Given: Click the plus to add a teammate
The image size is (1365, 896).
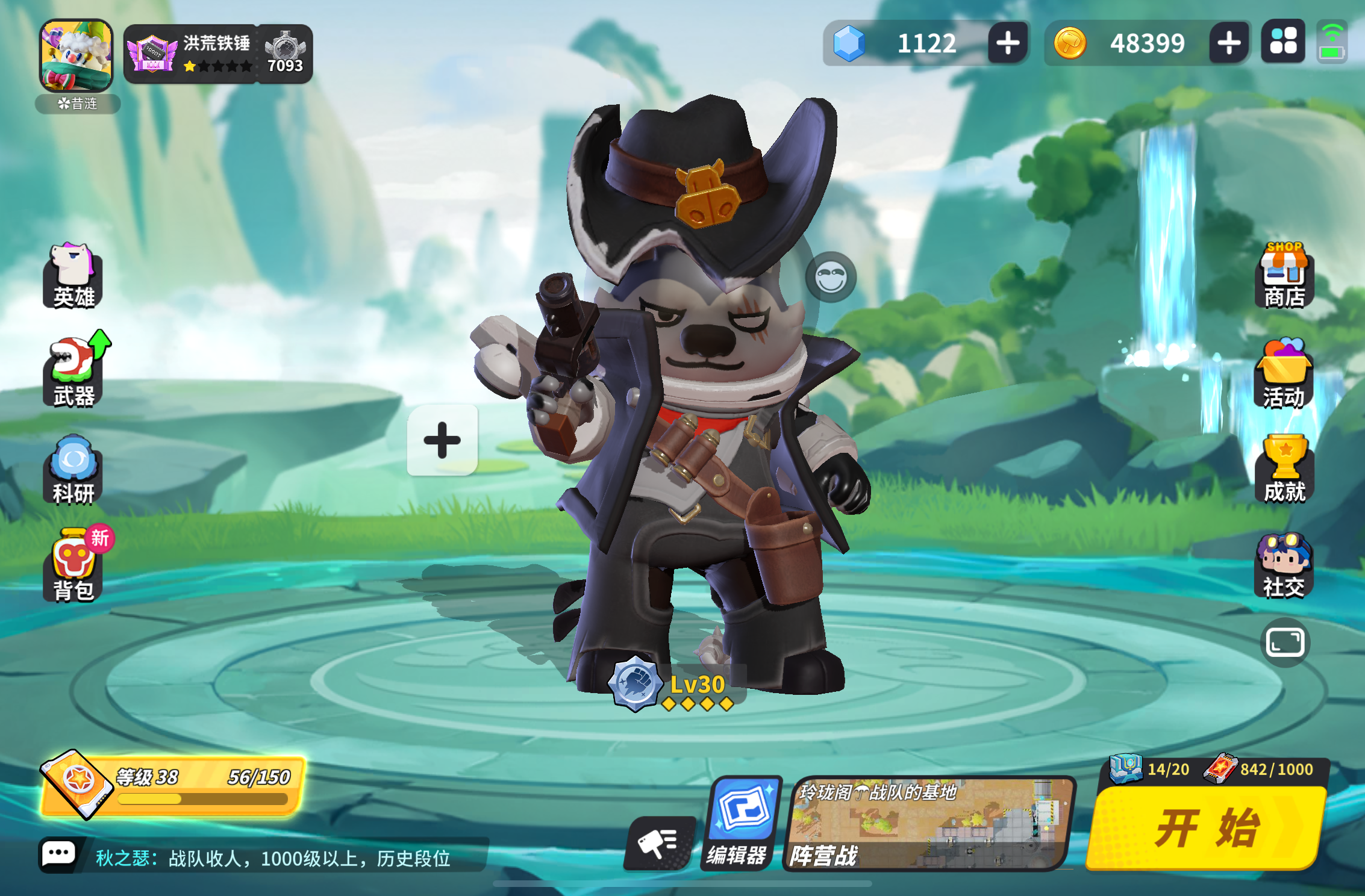Looking at the screenshot, I should click(x=443, y=441).
